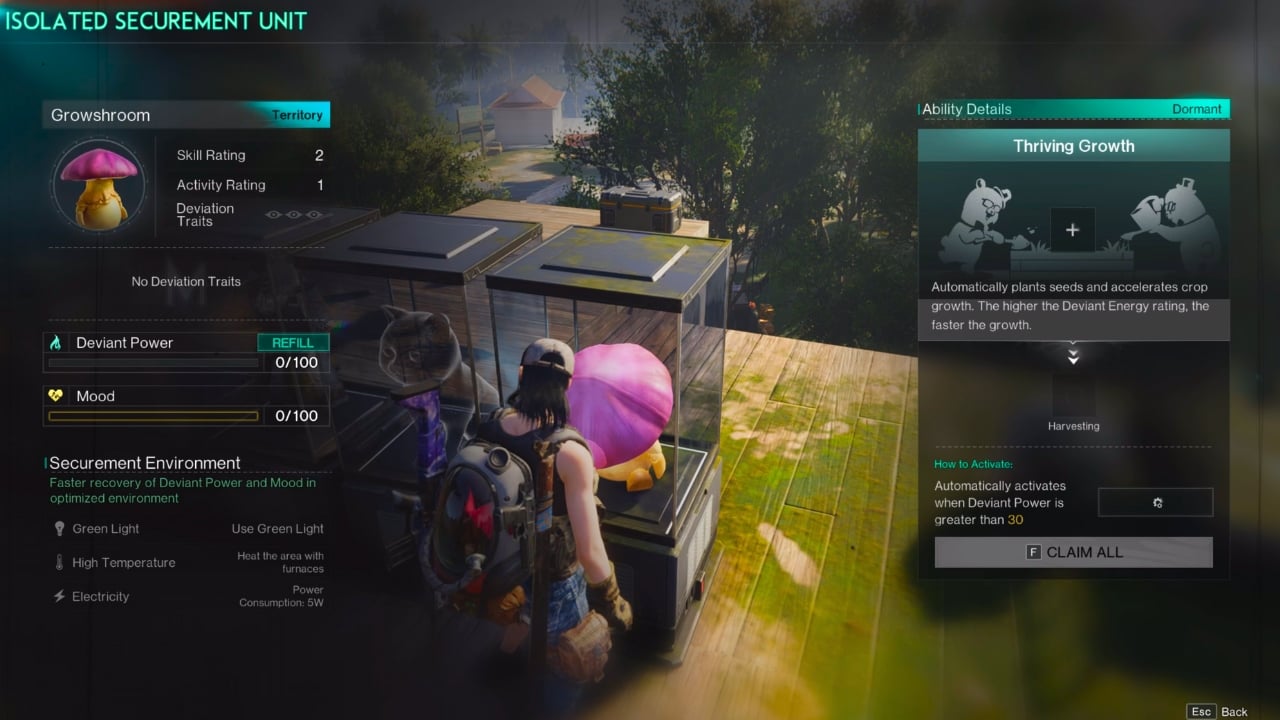Select the Harvesting ability slot
Image resolution: width=1280 pixels, height=720 pixels.
click(1073, 397)
